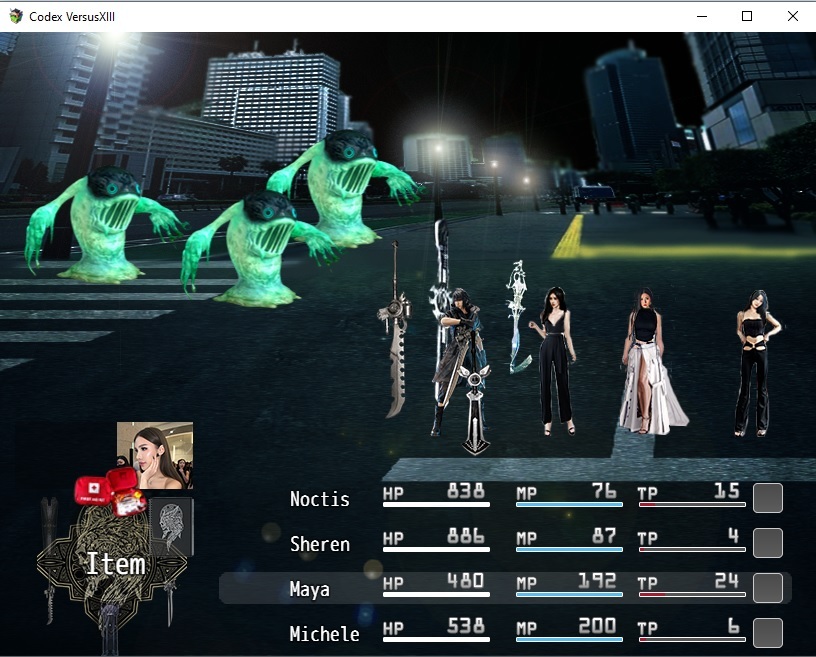Maximize the game window
The height and width of the screenshot is (657, 816).
[x=747, y=16]
